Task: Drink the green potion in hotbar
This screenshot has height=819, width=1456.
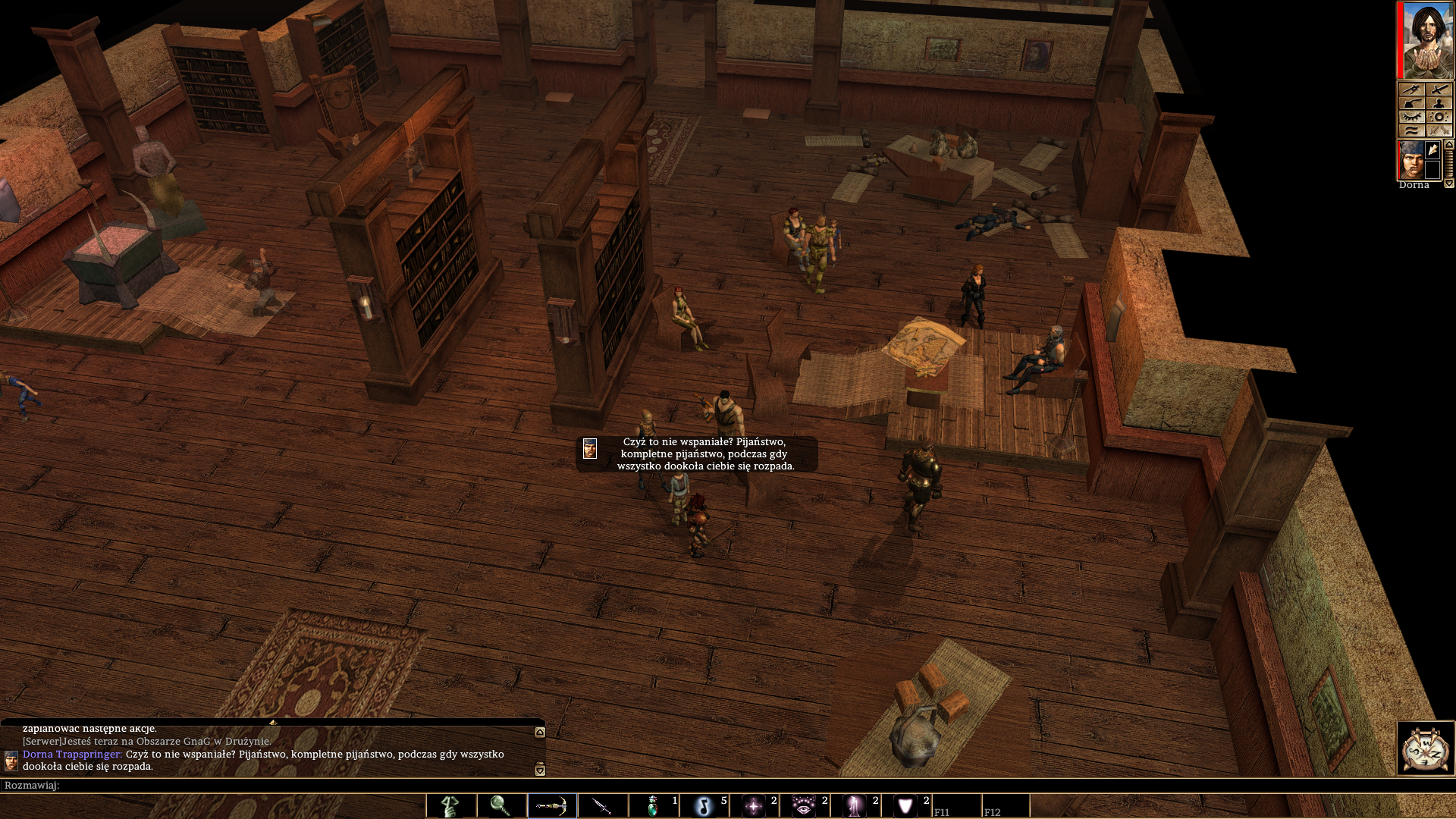Action: 653,805
